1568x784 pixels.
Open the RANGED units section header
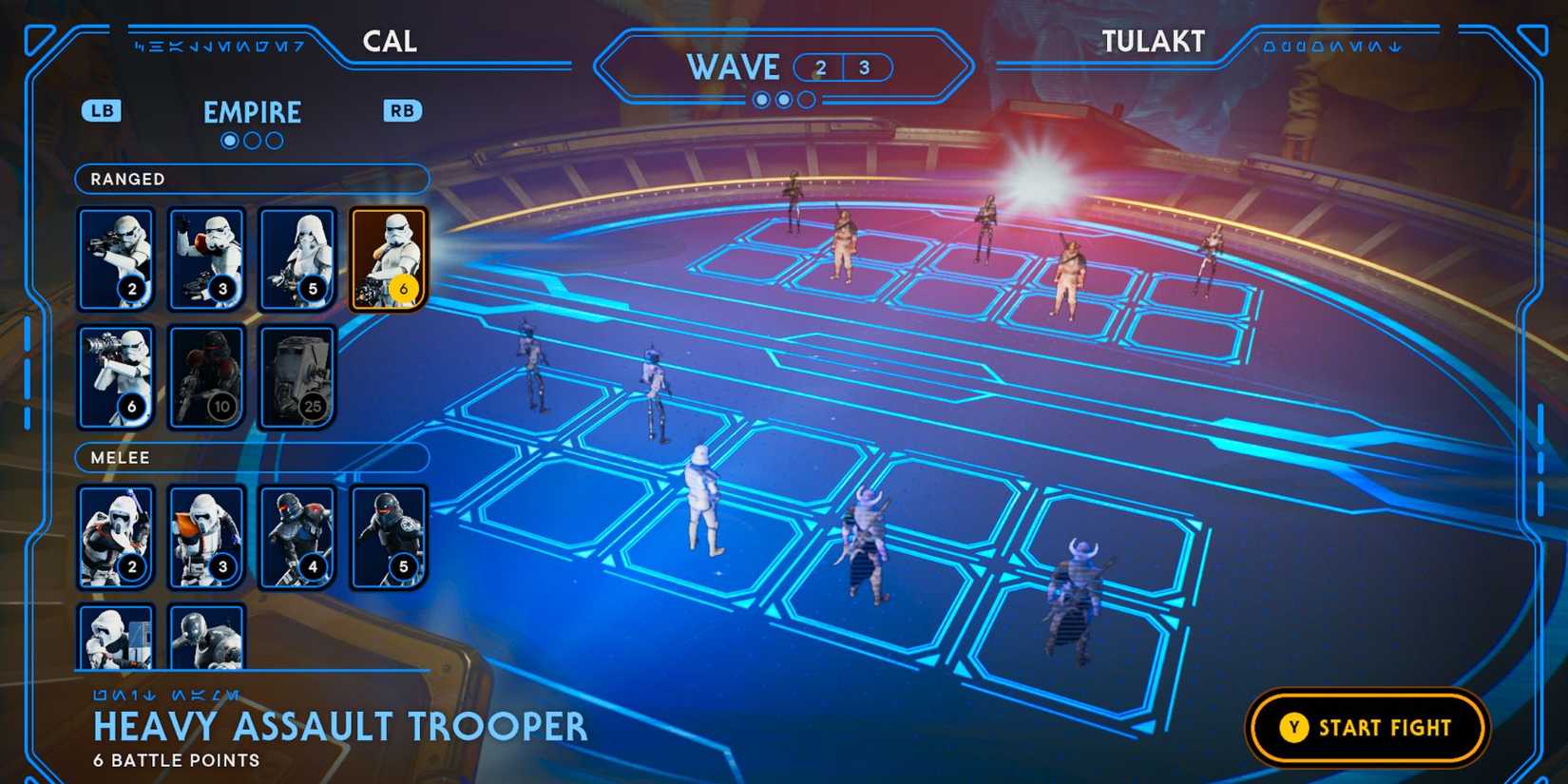[250, 179]
